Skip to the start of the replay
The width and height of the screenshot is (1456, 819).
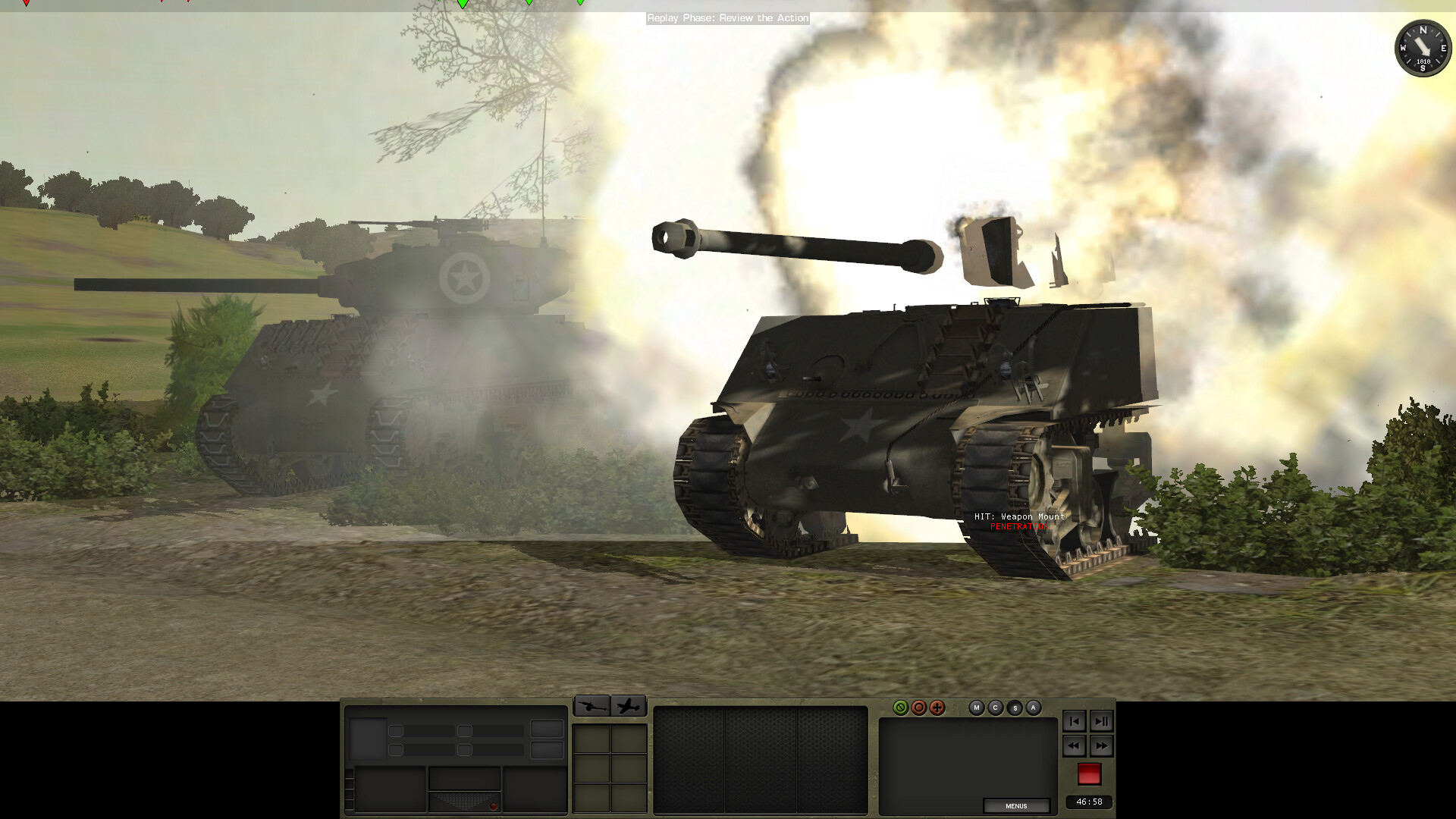click(x=1075, y=721)
